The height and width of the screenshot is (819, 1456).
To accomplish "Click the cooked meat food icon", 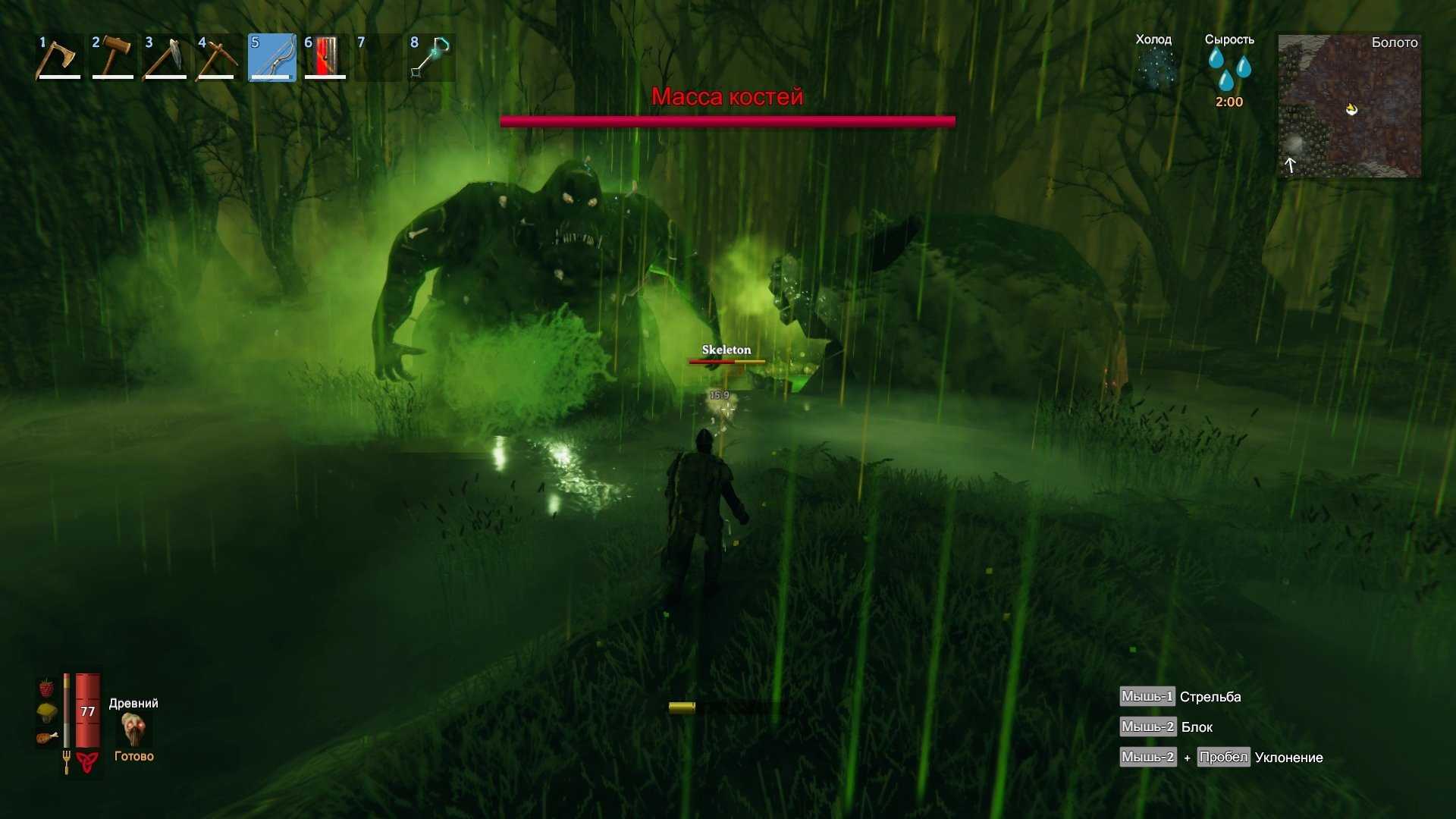I will coord(46,737).
